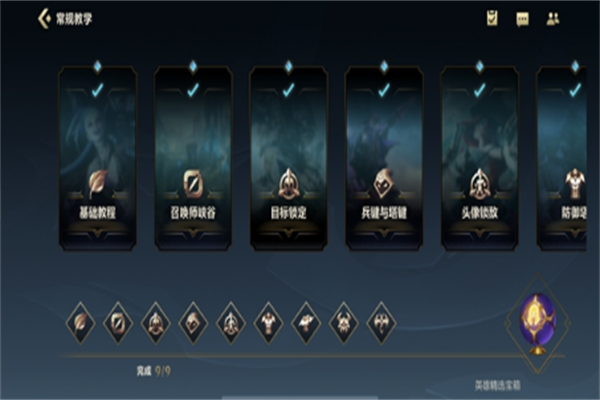Open the chat message icon
Screen dimensions: 600x400
tap(522, 18)
